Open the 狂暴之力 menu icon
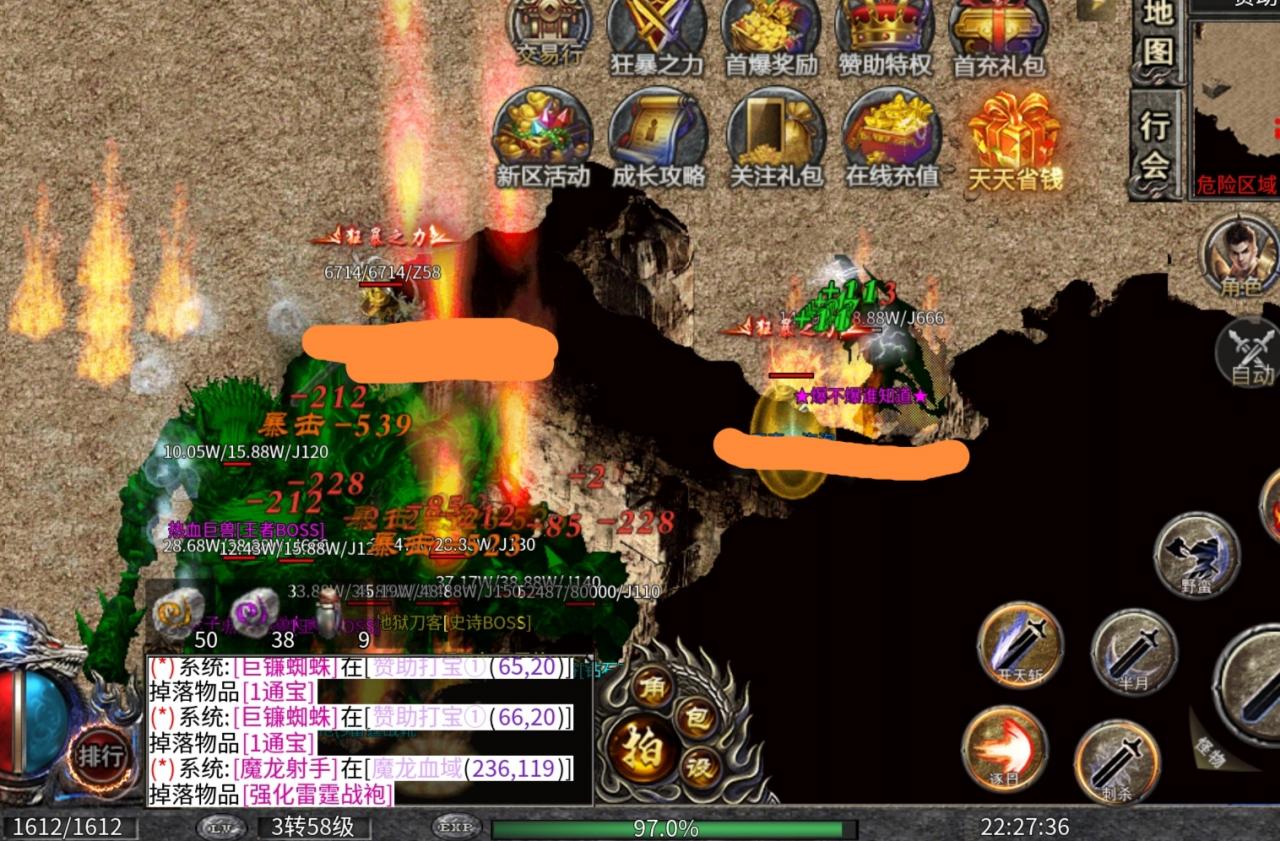The image size is (1280, 841). [657, 32]
